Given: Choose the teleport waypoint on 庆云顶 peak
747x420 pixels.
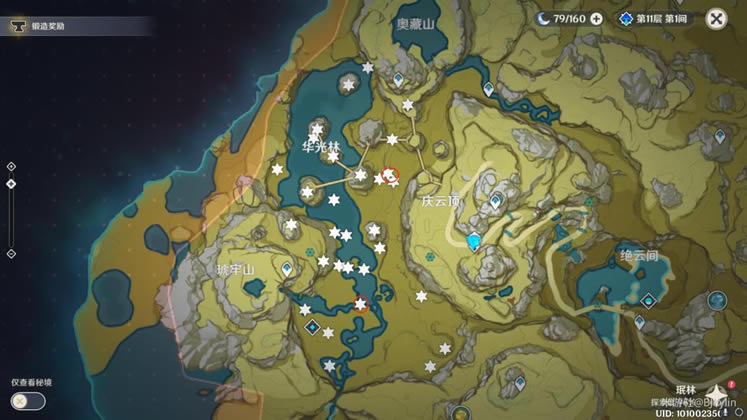Looking at the screenshot, I should (494, 202).
